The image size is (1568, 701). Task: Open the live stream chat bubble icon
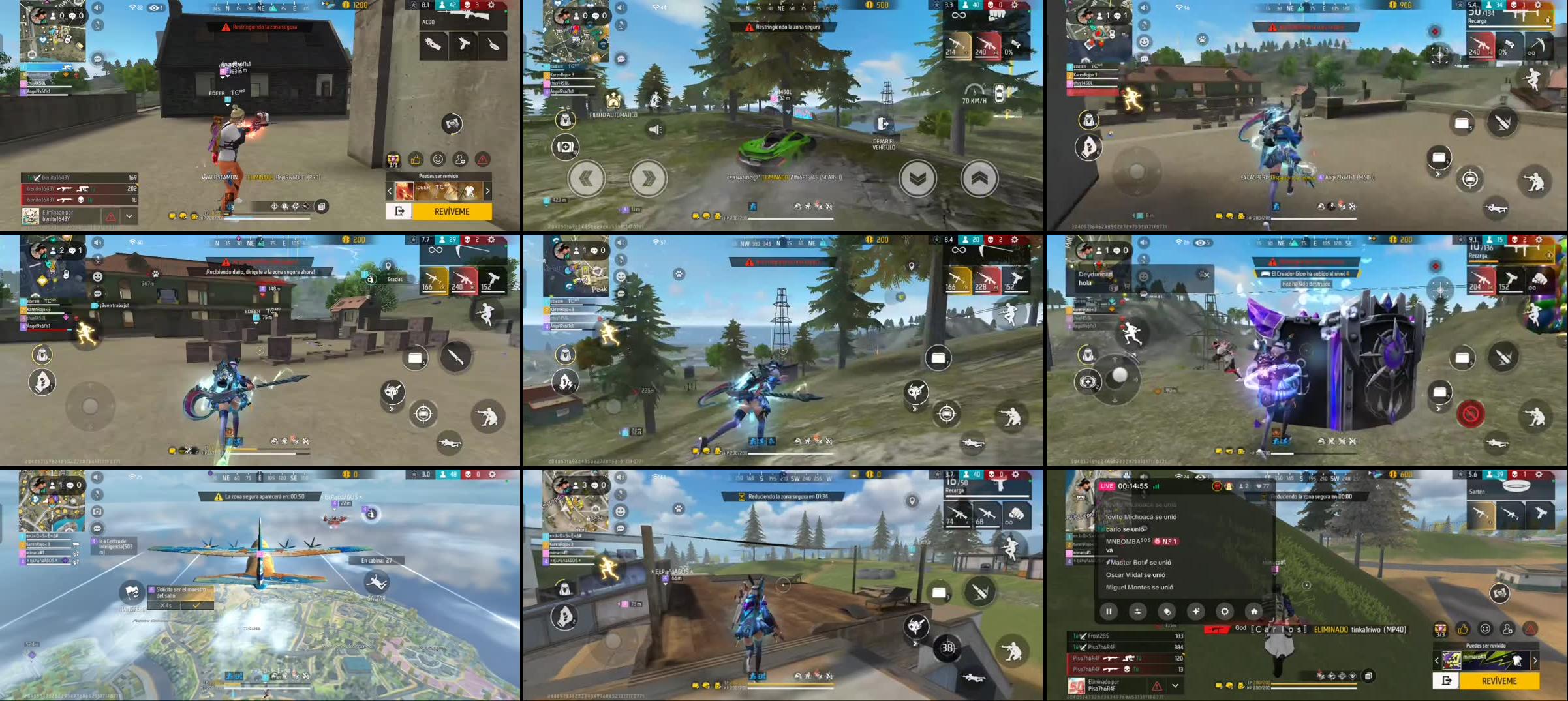1167,612
